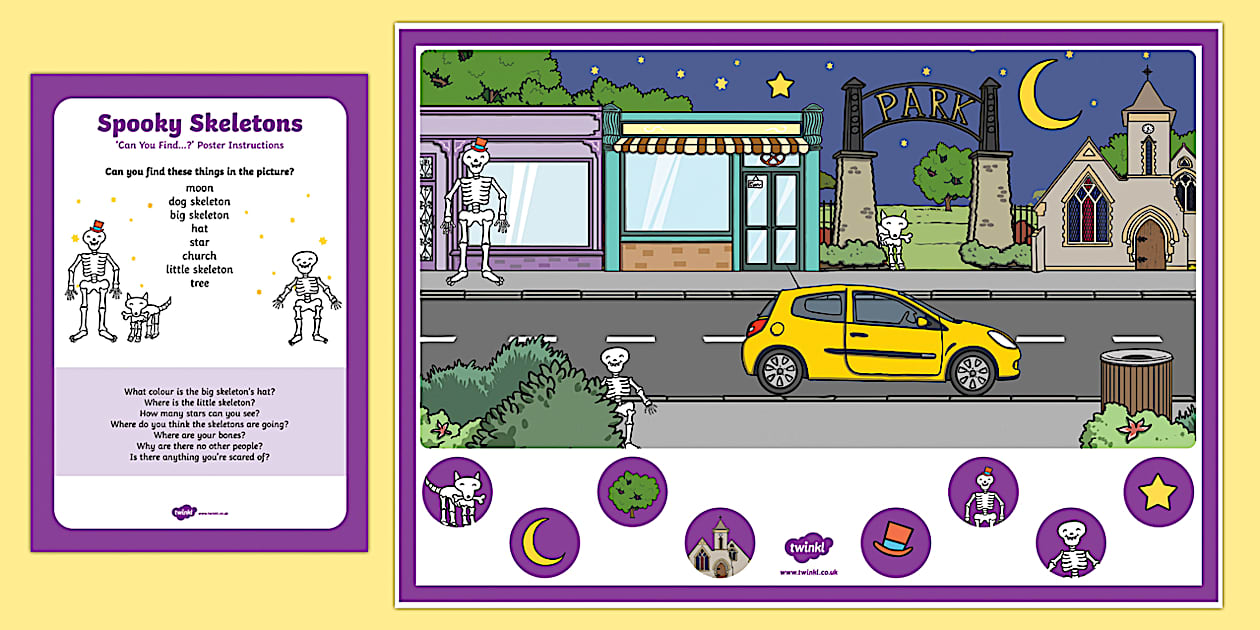
Task: Choose the yellow star circle icon
Action: click(x=1158, y=492)
